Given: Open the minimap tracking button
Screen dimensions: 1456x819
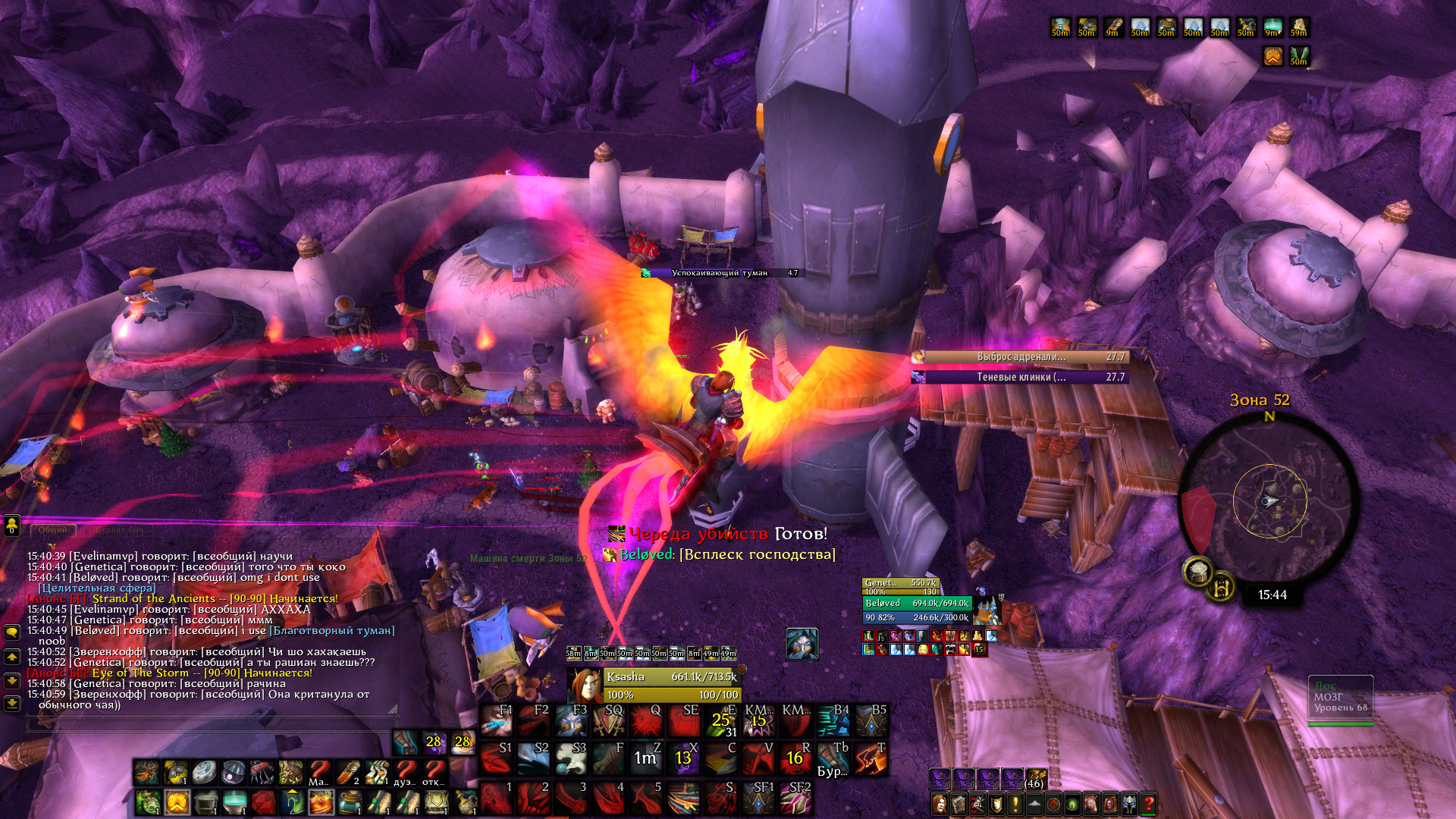Looking at the screenshot, I should coord(1198,570).
